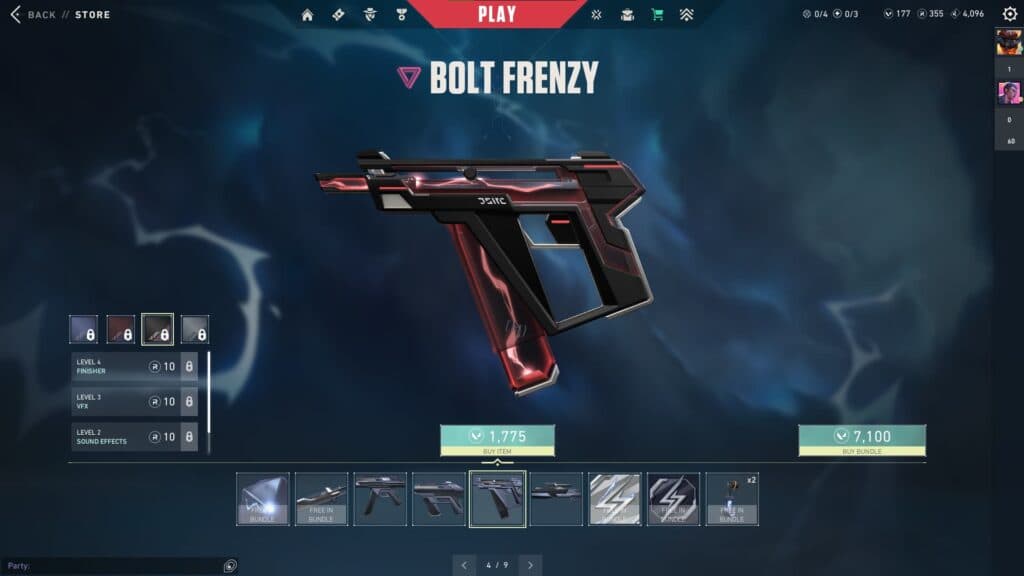
Task: Open the green shopping cart store tab
Action: coord(657,15)
